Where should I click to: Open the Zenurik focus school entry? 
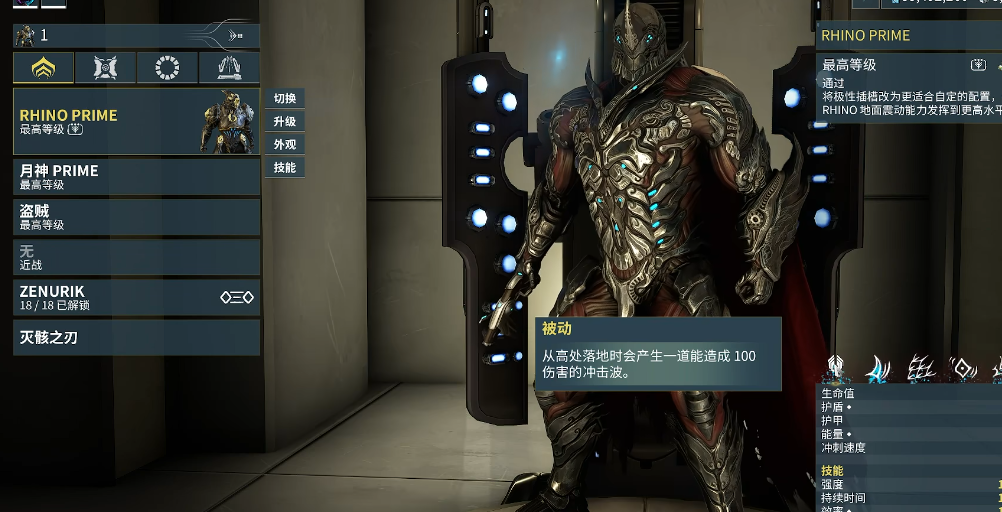(136, 297)
